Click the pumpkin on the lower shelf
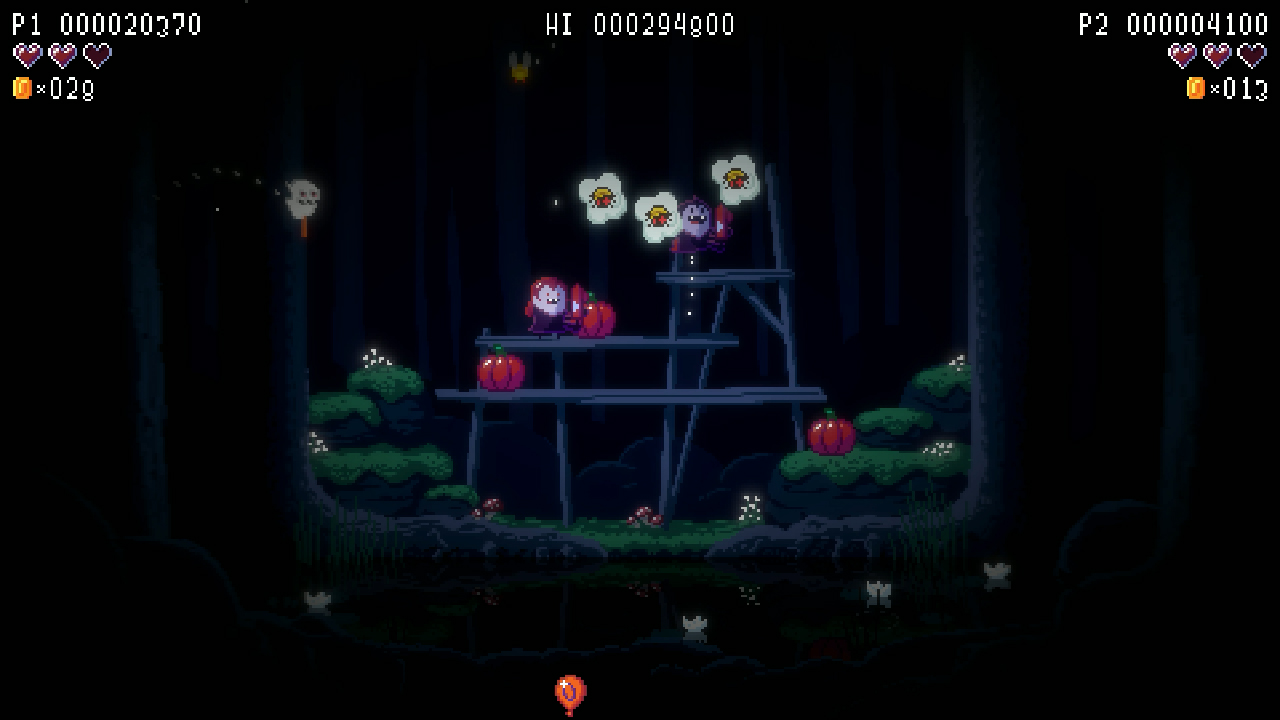This screenshot has height=720, width=1280. click(x=502, y=372)
